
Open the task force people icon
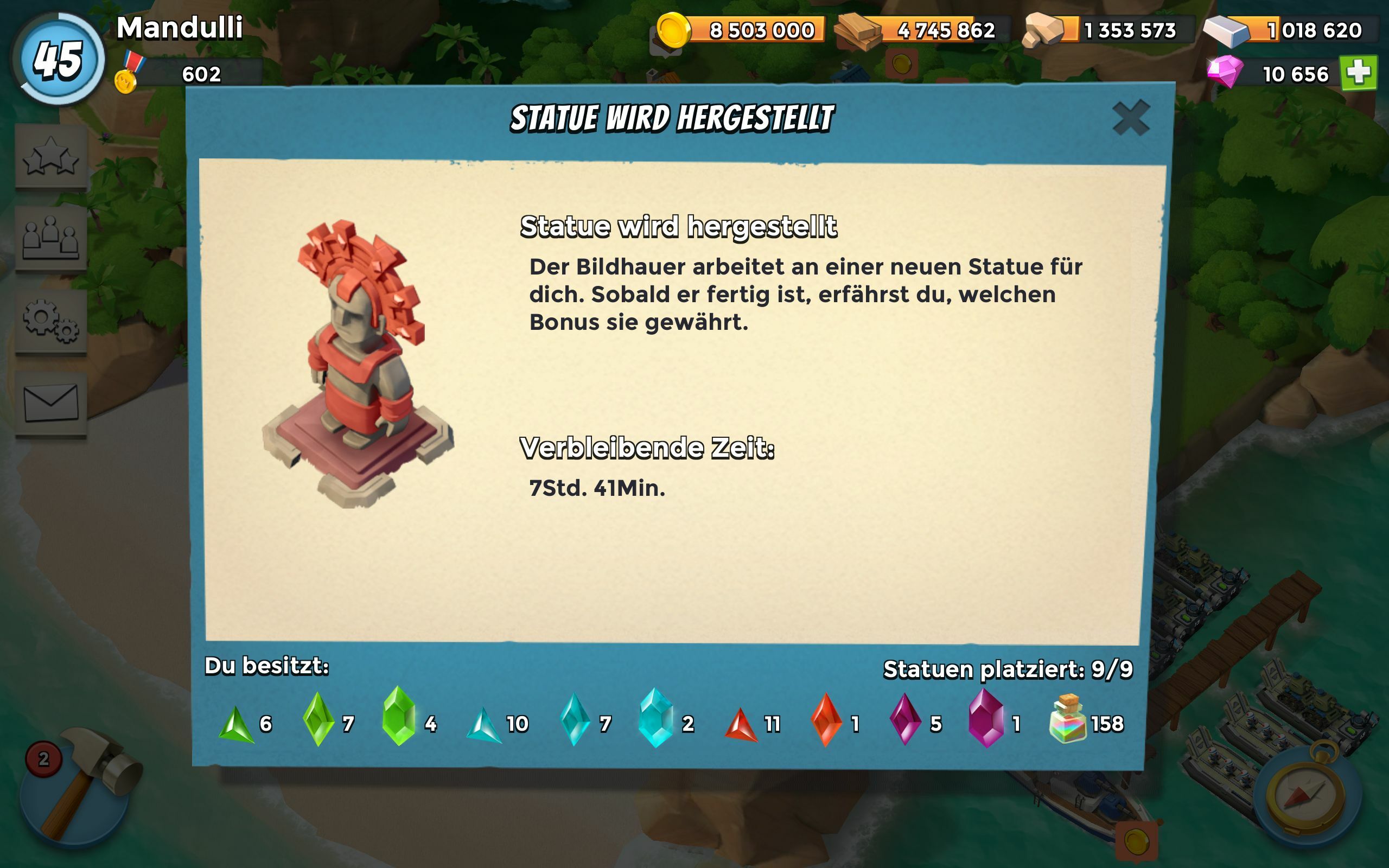pos(51,238)
